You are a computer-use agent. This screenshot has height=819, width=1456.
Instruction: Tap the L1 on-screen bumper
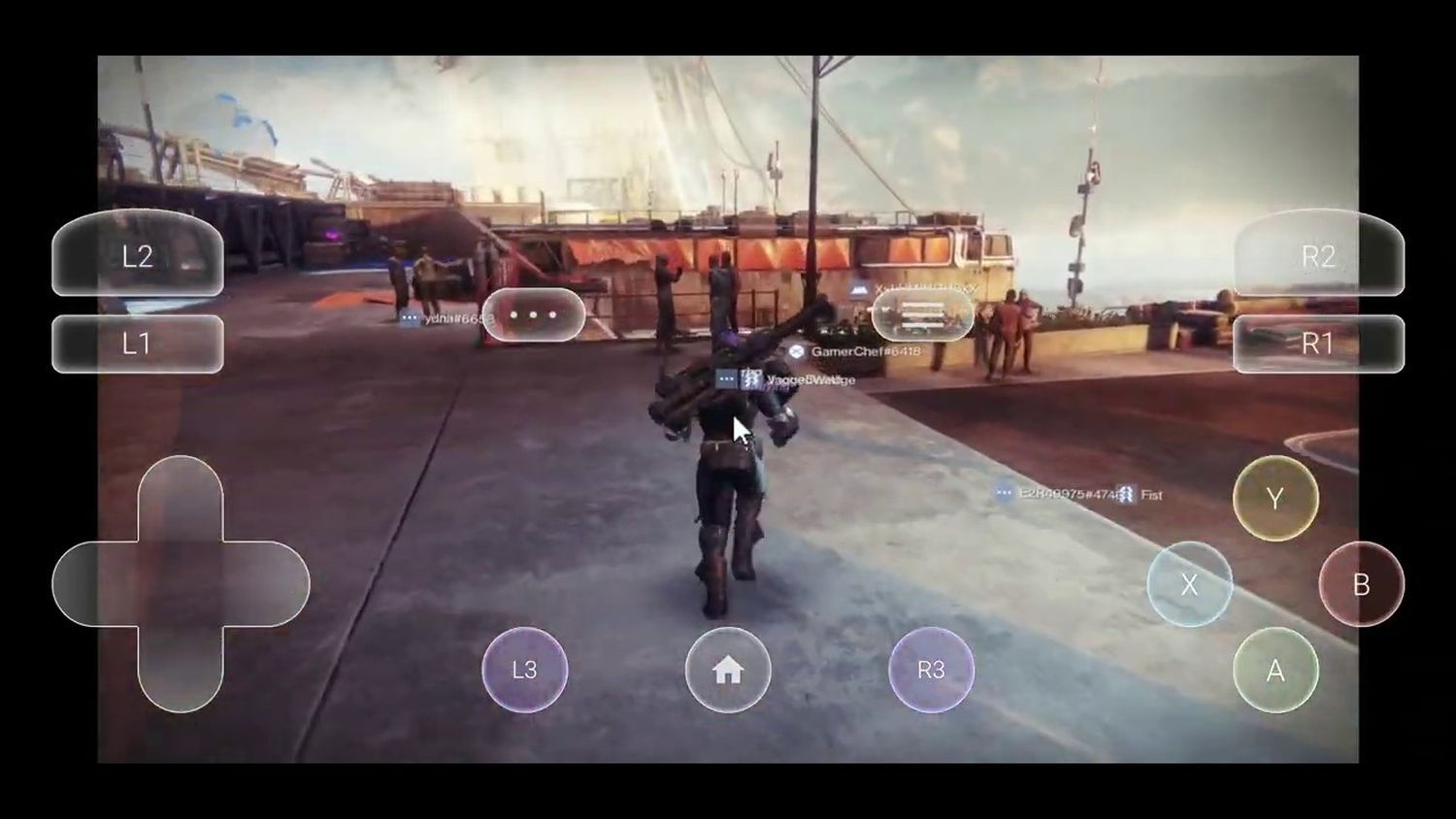[x=138, y=344]
